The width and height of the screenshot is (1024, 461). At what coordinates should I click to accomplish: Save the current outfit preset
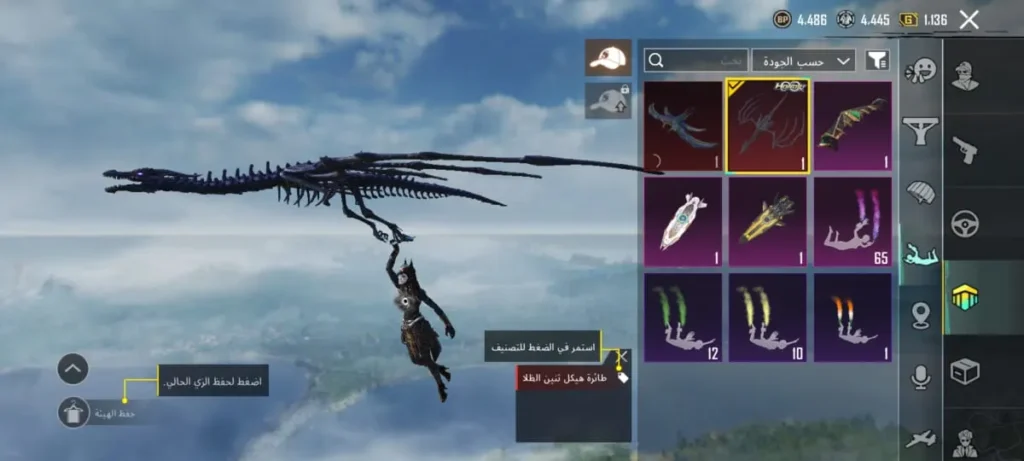(74, 412)
